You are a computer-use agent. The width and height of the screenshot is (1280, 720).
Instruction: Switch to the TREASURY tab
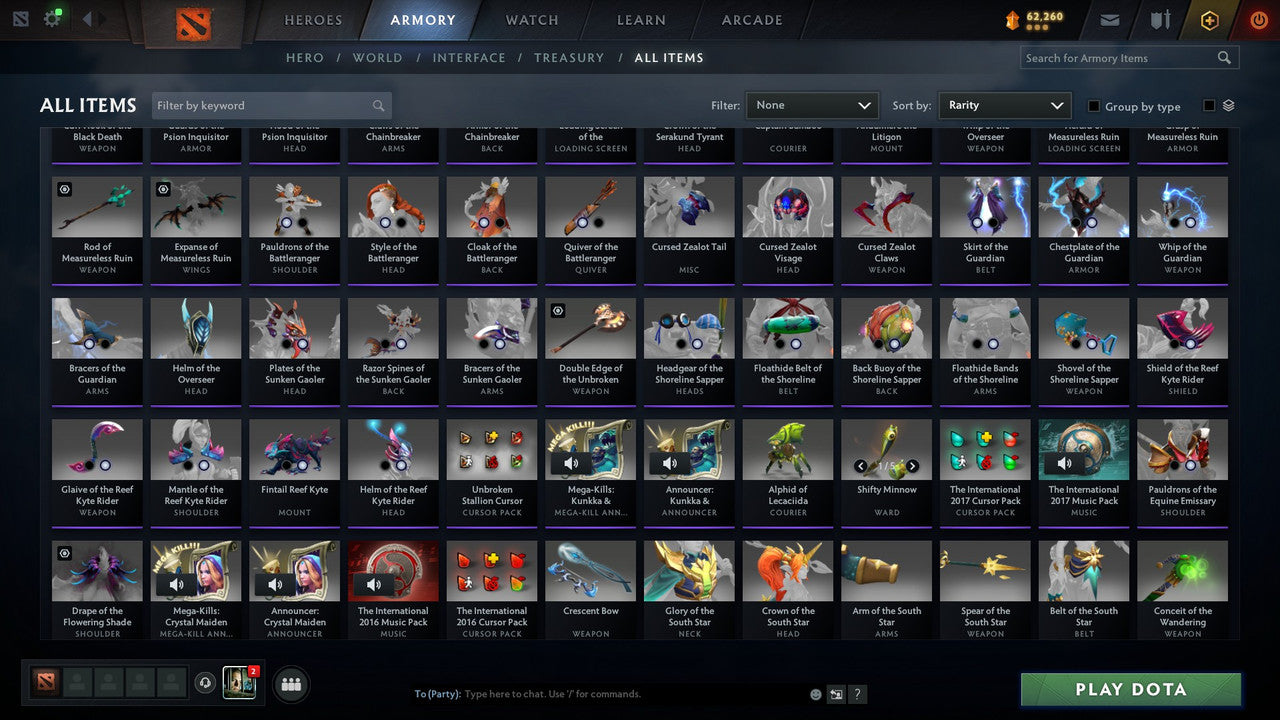click(x=569, y=57)
